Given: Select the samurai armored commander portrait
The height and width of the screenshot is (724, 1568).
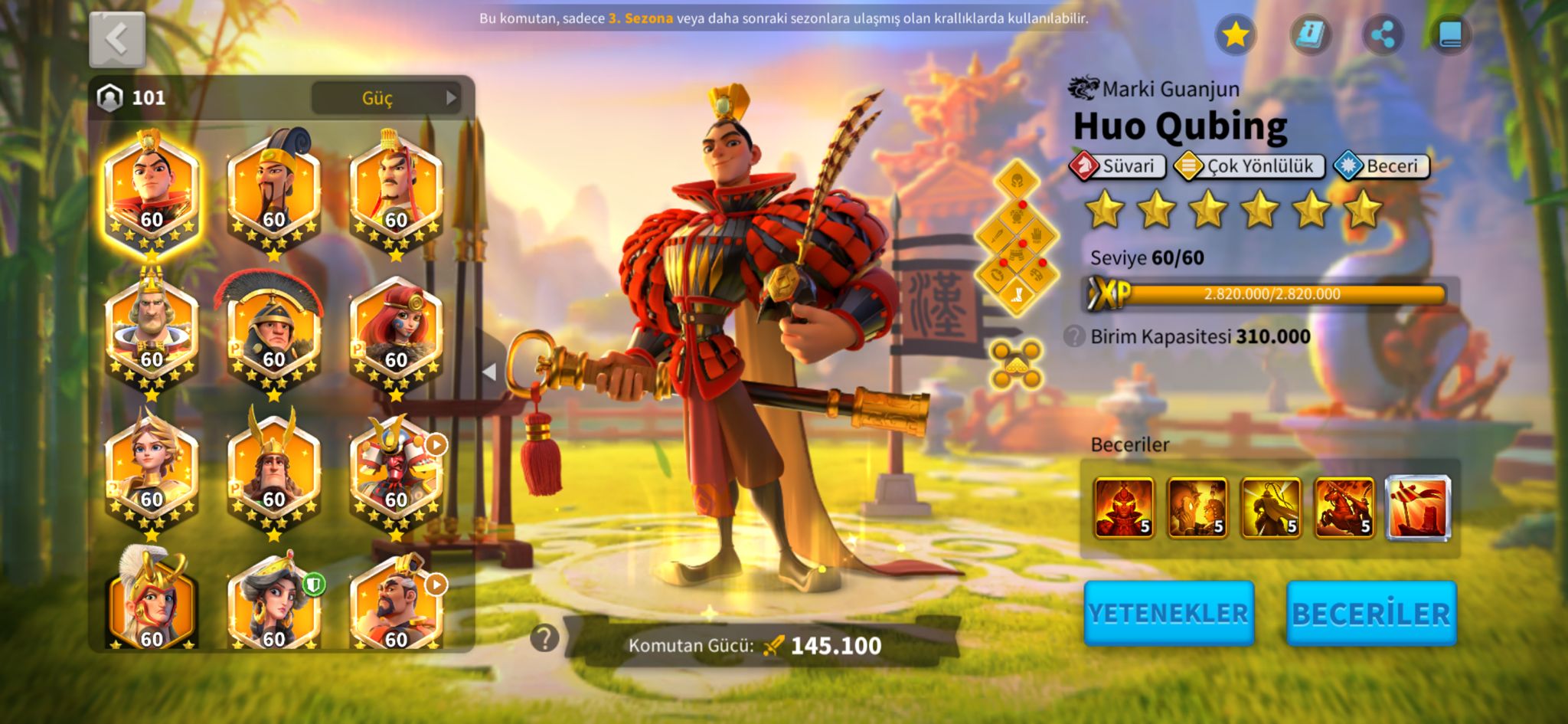Looking at the screenshot, I should pyautogui.click(x=396, y=471).
